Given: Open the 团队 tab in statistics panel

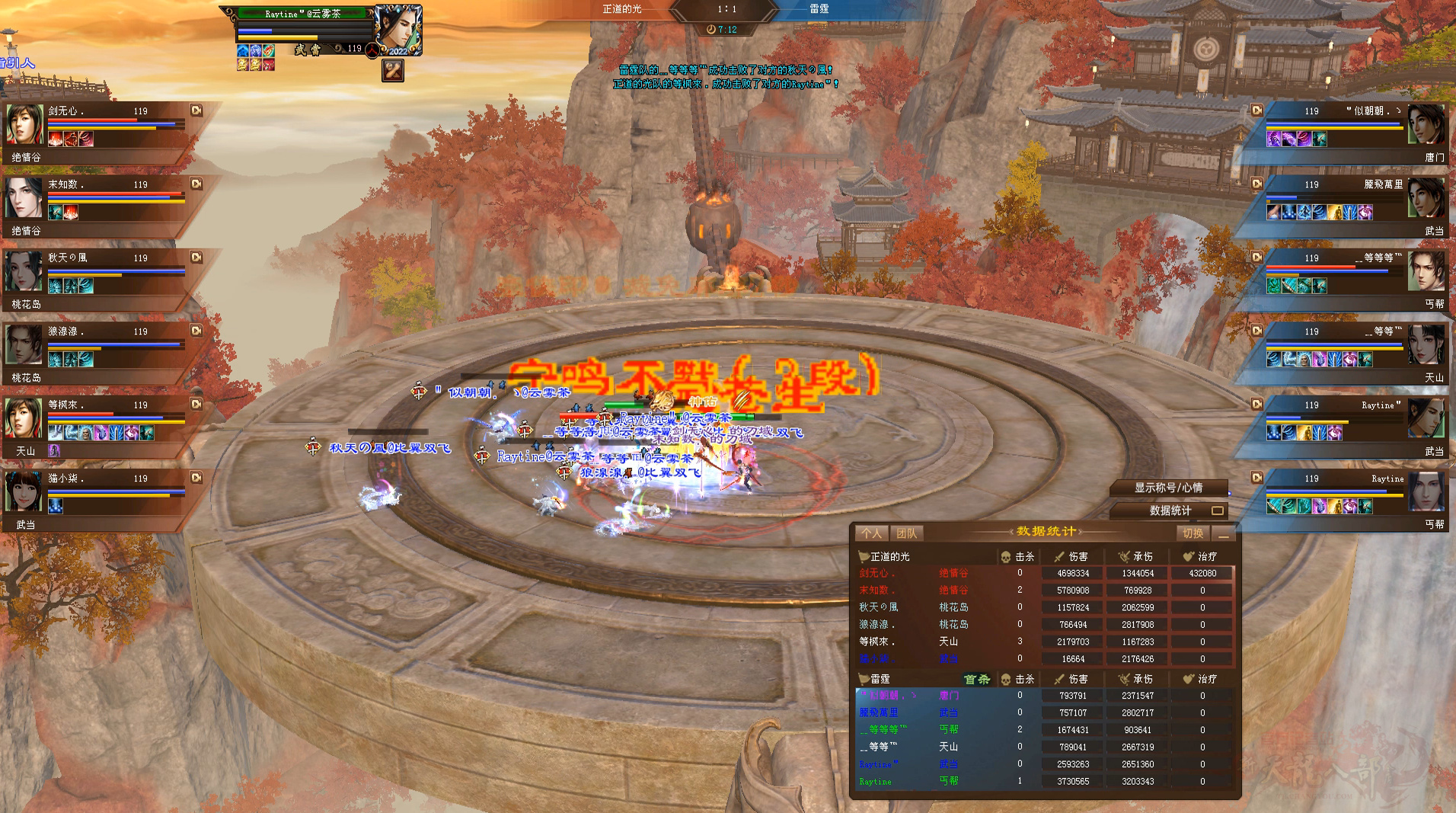Looking at the screenshot, I should click(906, 533).
